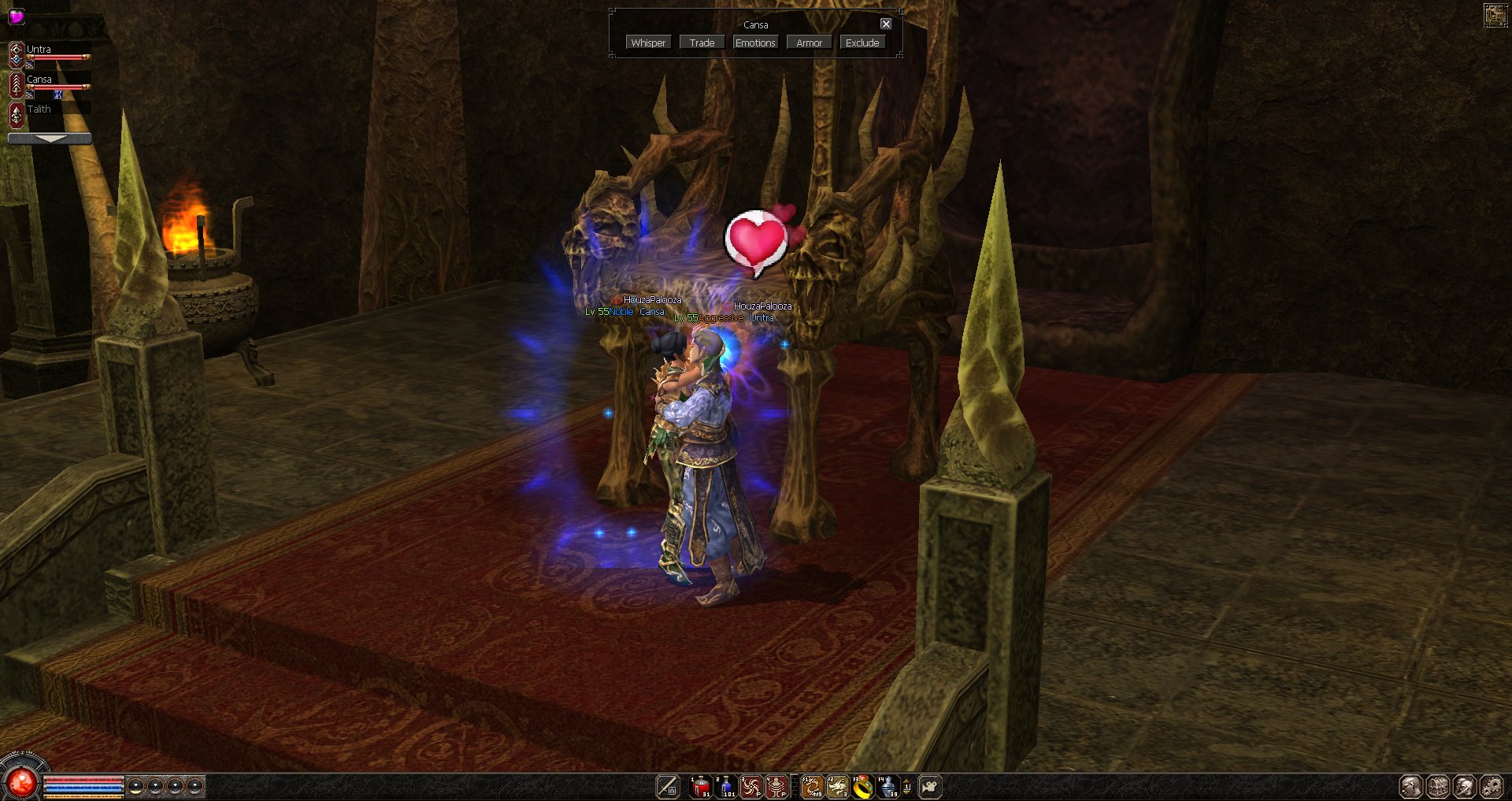Open a Trade with Cansa
The width and height of the screenshot is (1512, 801).
702,43
